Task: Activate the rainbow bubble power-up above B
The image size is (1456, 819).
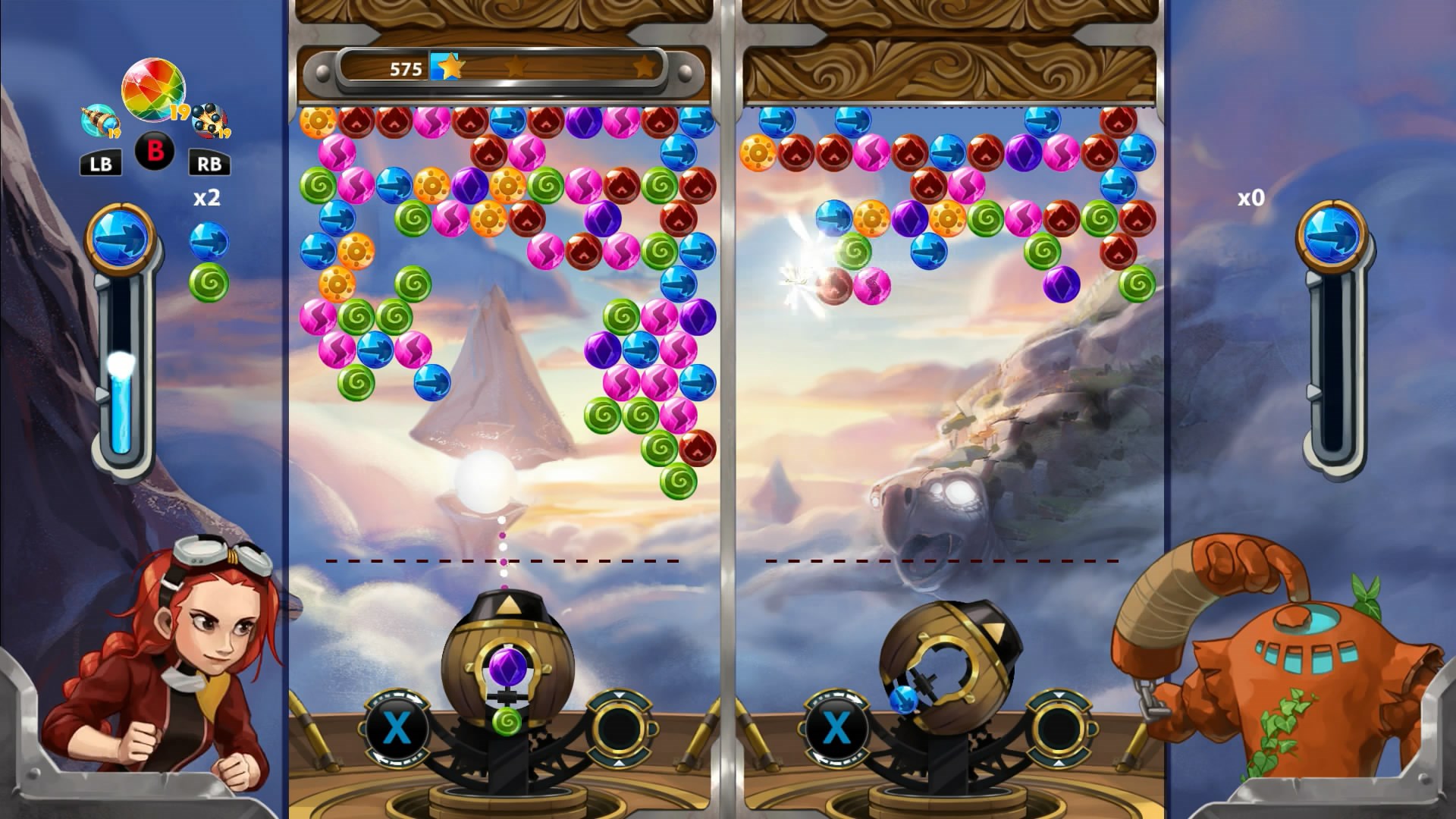Action: (x=154, y=89)
